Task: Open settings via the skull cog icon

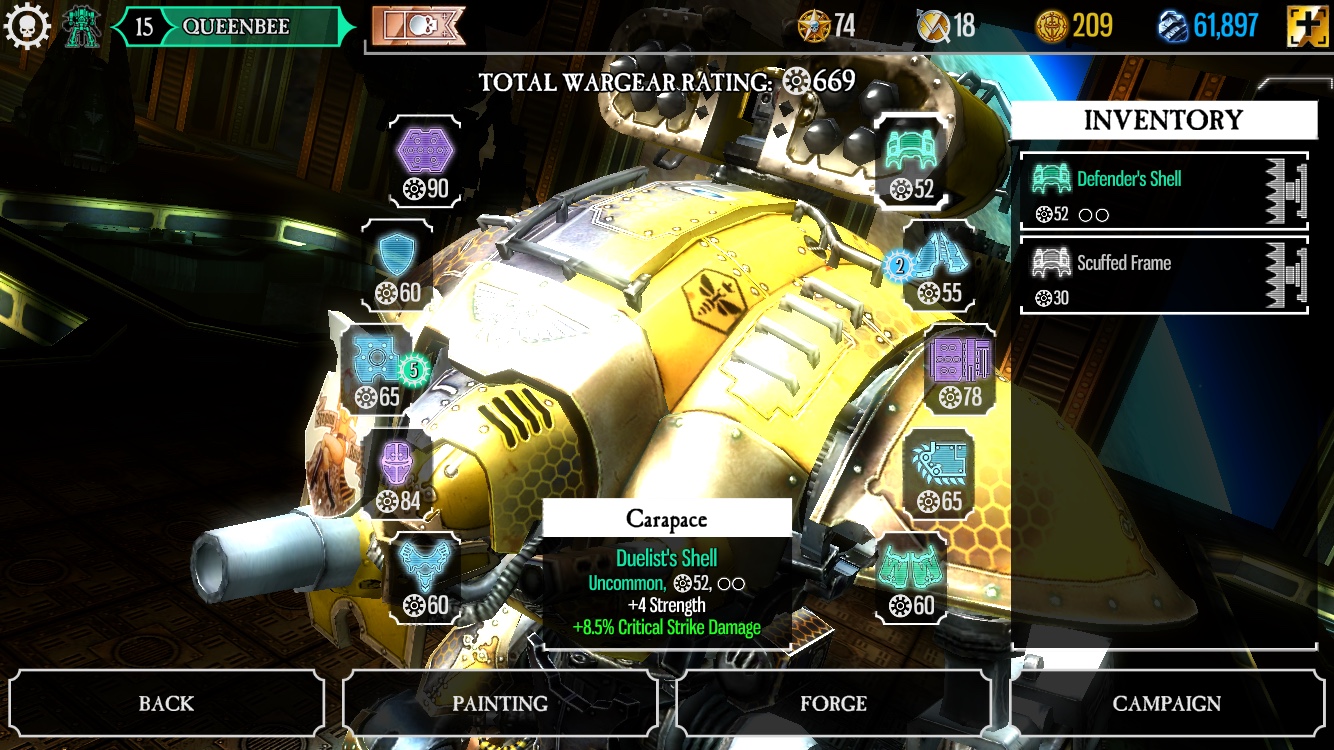Action: coord(27,25)
